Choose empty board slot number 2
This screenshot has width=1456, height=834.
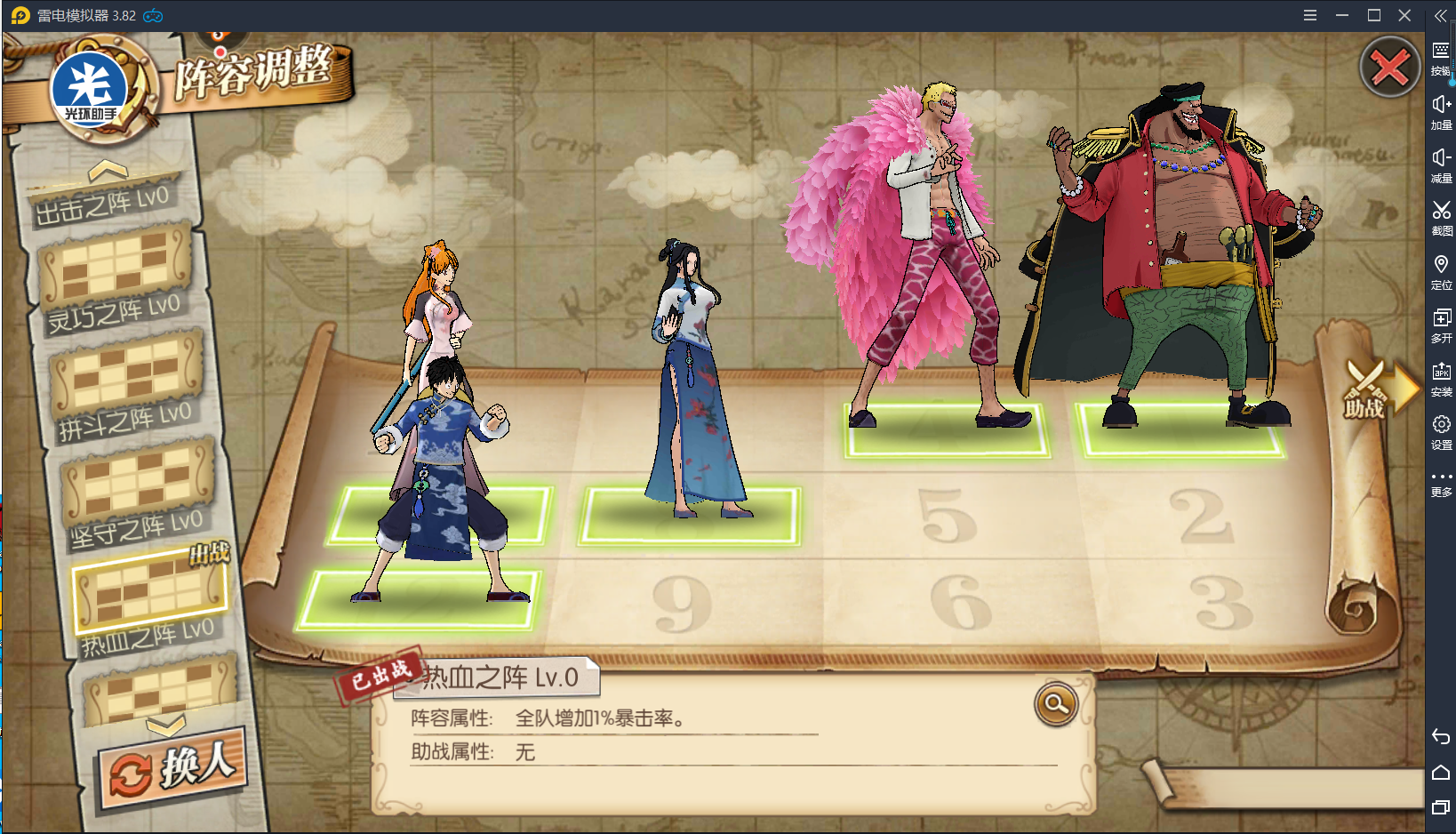[1202, 516]
